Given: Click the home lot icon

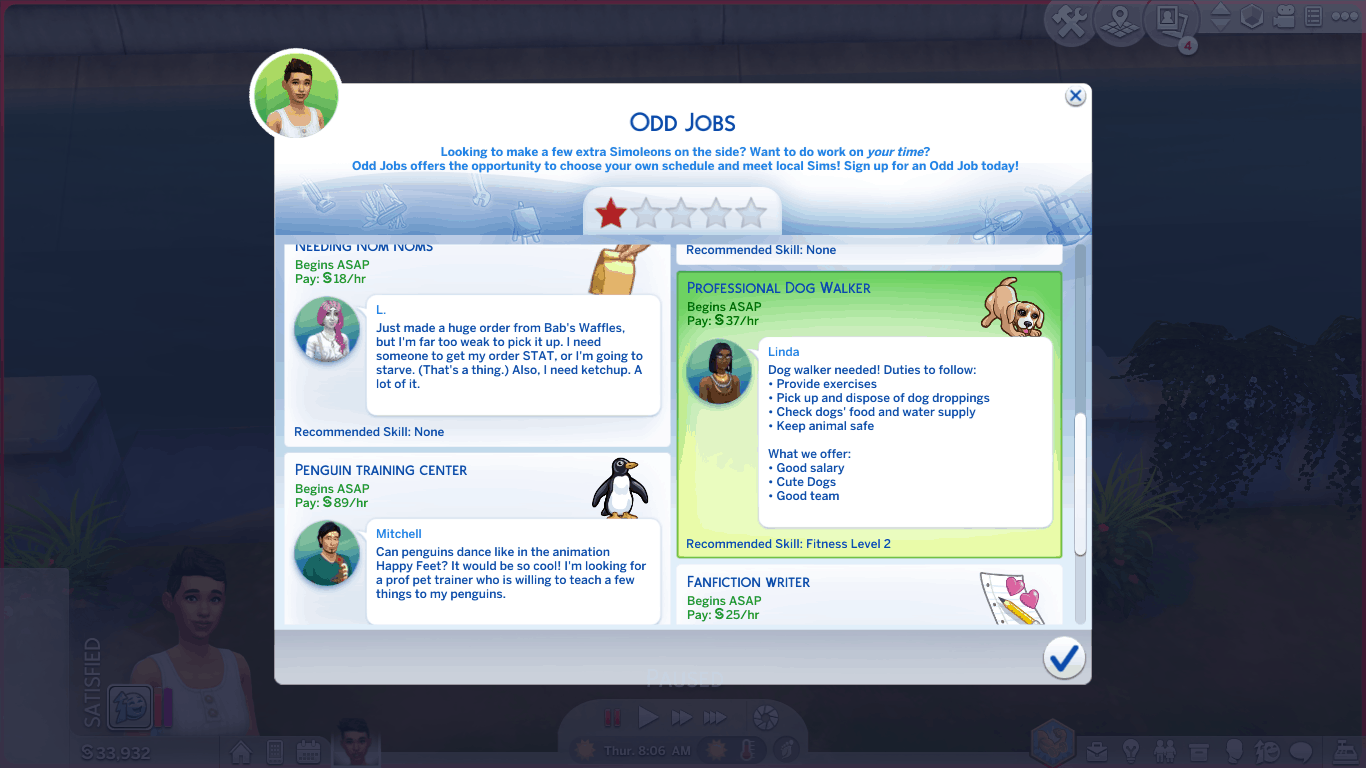Looking at the screenshot, I should point(241,752).
